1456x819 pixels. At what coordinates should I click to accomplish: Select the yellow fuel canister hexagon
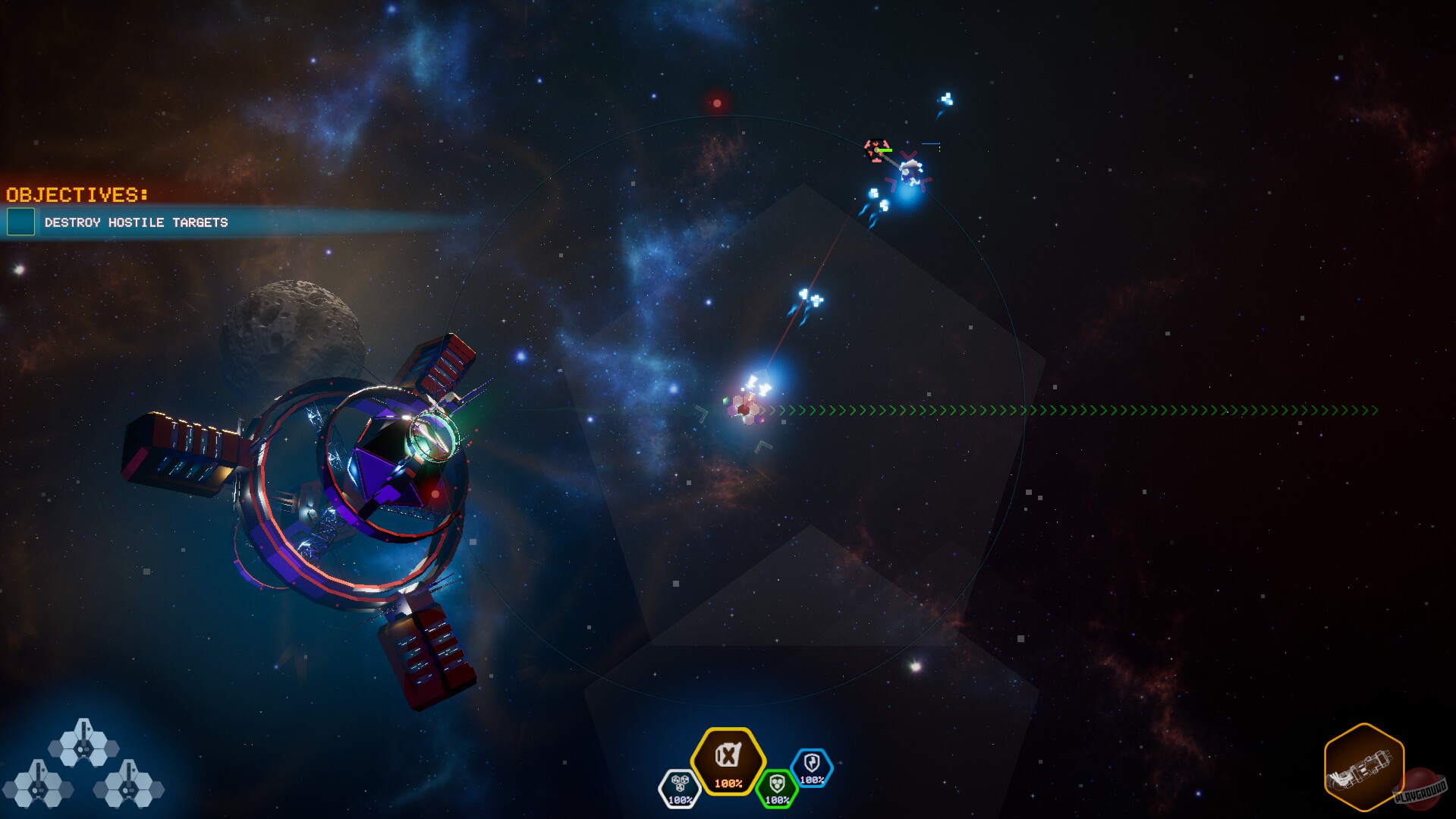pos(728,761)
